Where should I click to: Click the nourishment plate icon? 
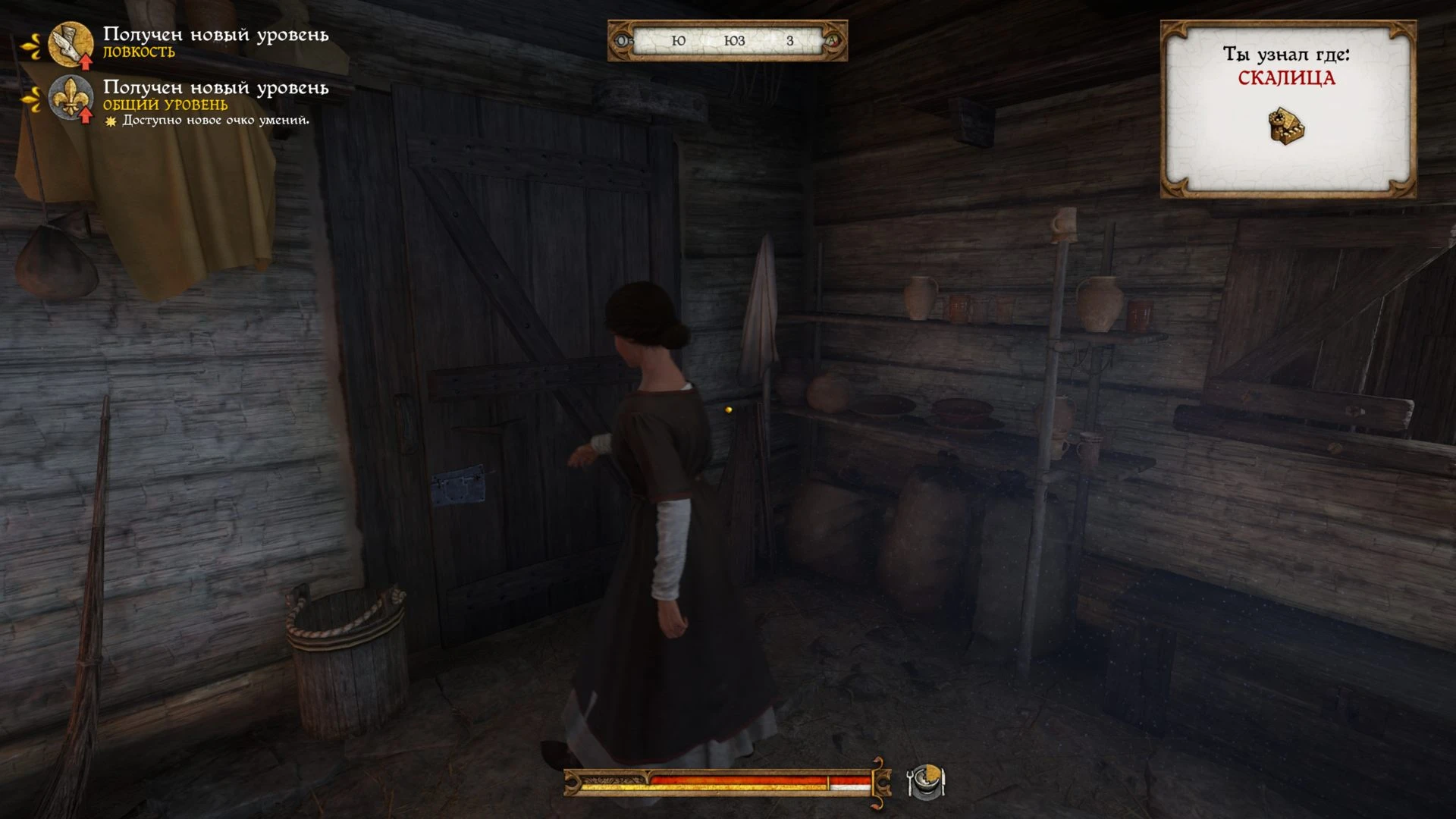click(x=926, y=781)
